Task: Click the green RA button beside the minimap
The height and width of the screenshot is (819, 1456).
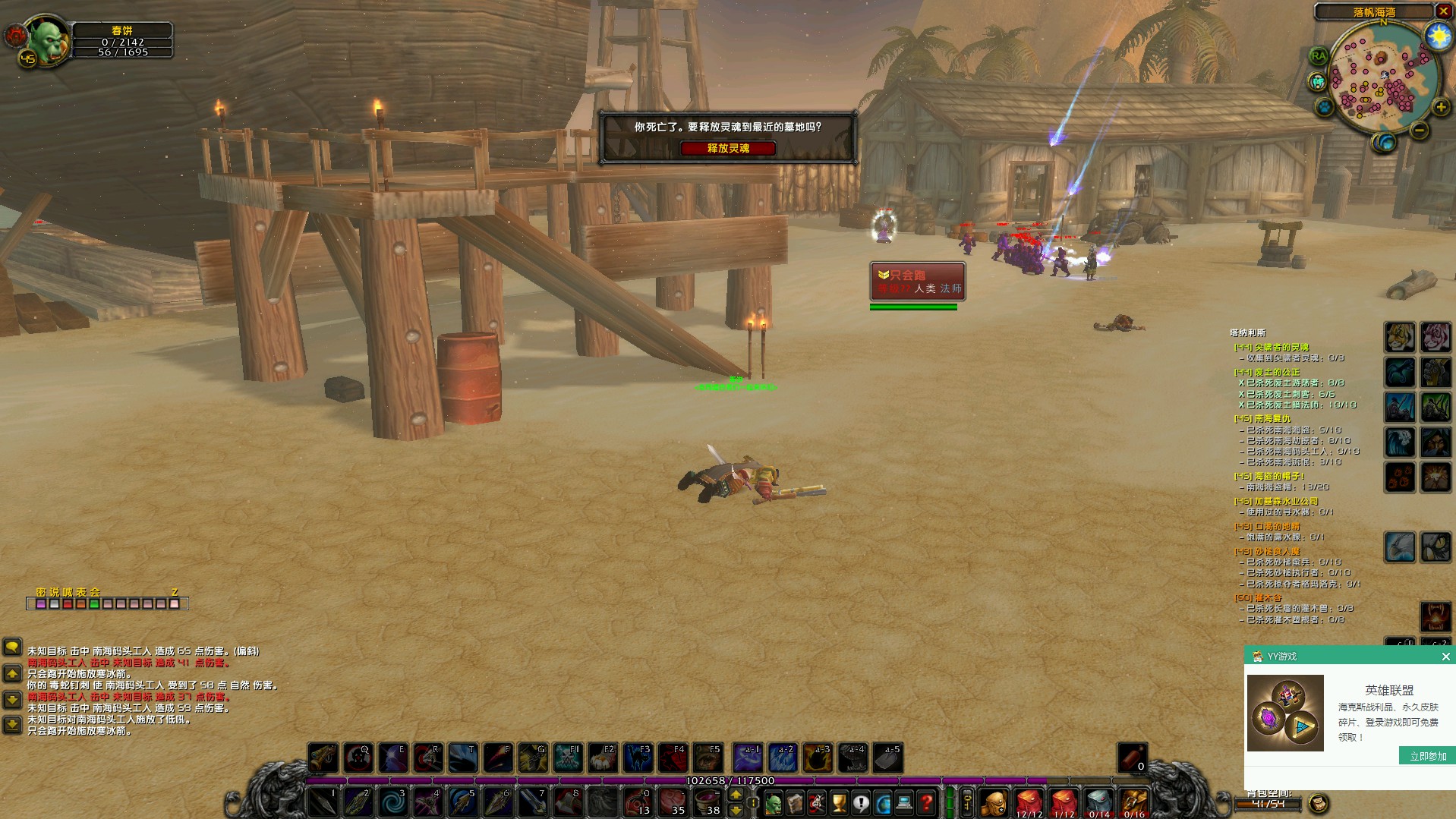Action: pyautogui.click(x=1319, y=55)
